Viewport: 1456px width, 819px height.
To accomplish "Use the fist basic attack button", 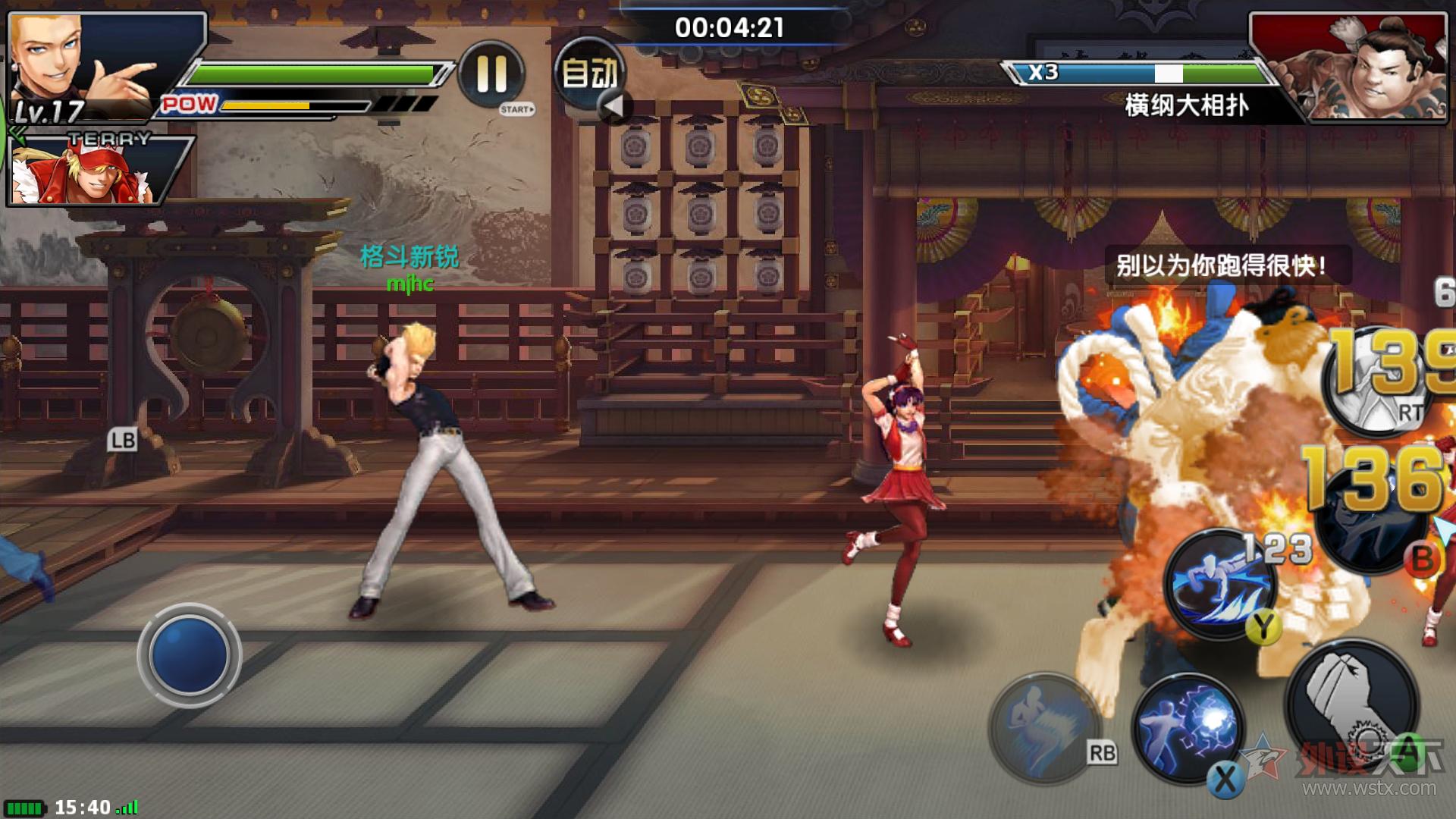I will 1353,705.
